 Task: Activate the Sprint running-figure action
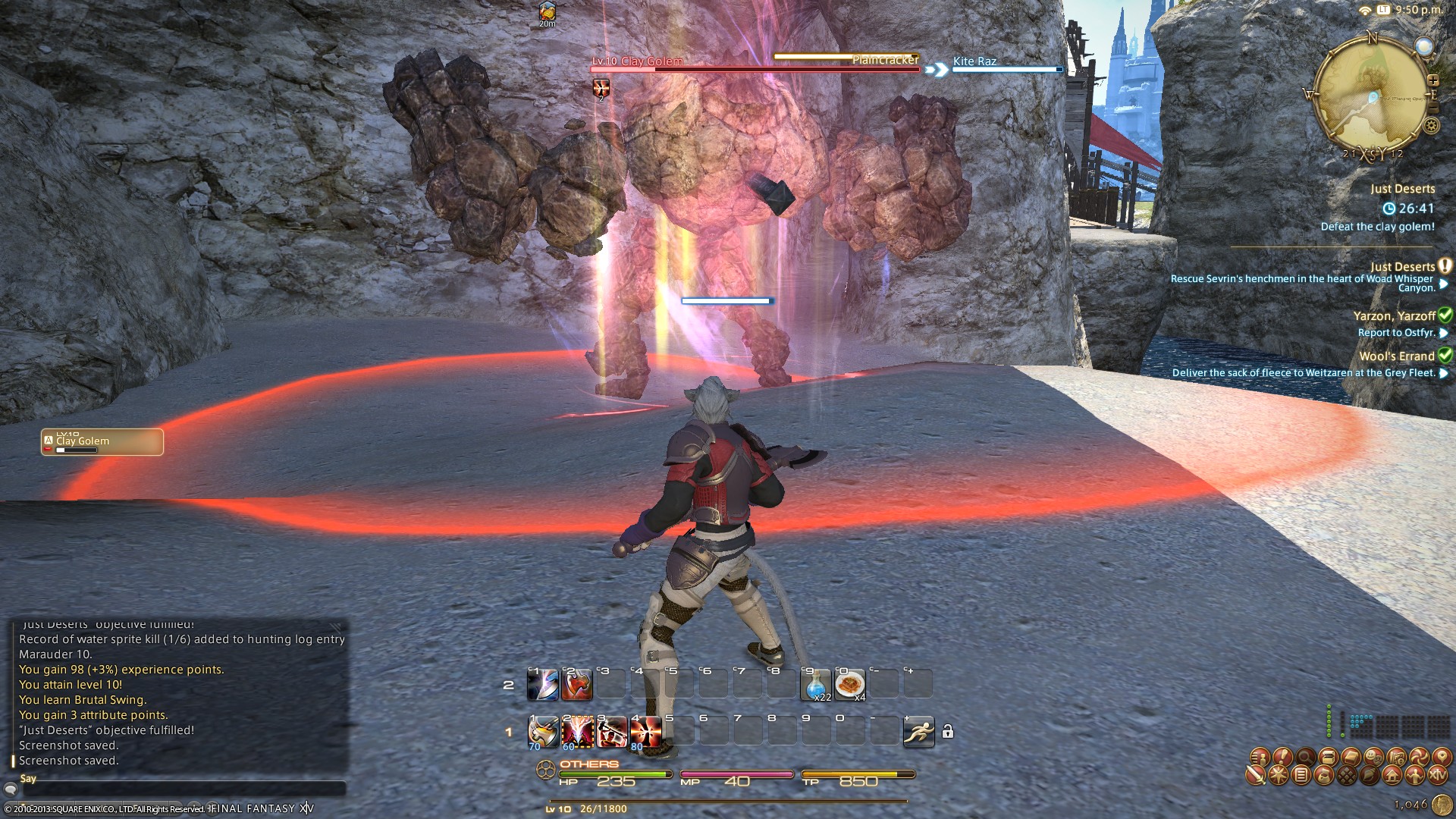pyautogui.click(x=918, y=732)
